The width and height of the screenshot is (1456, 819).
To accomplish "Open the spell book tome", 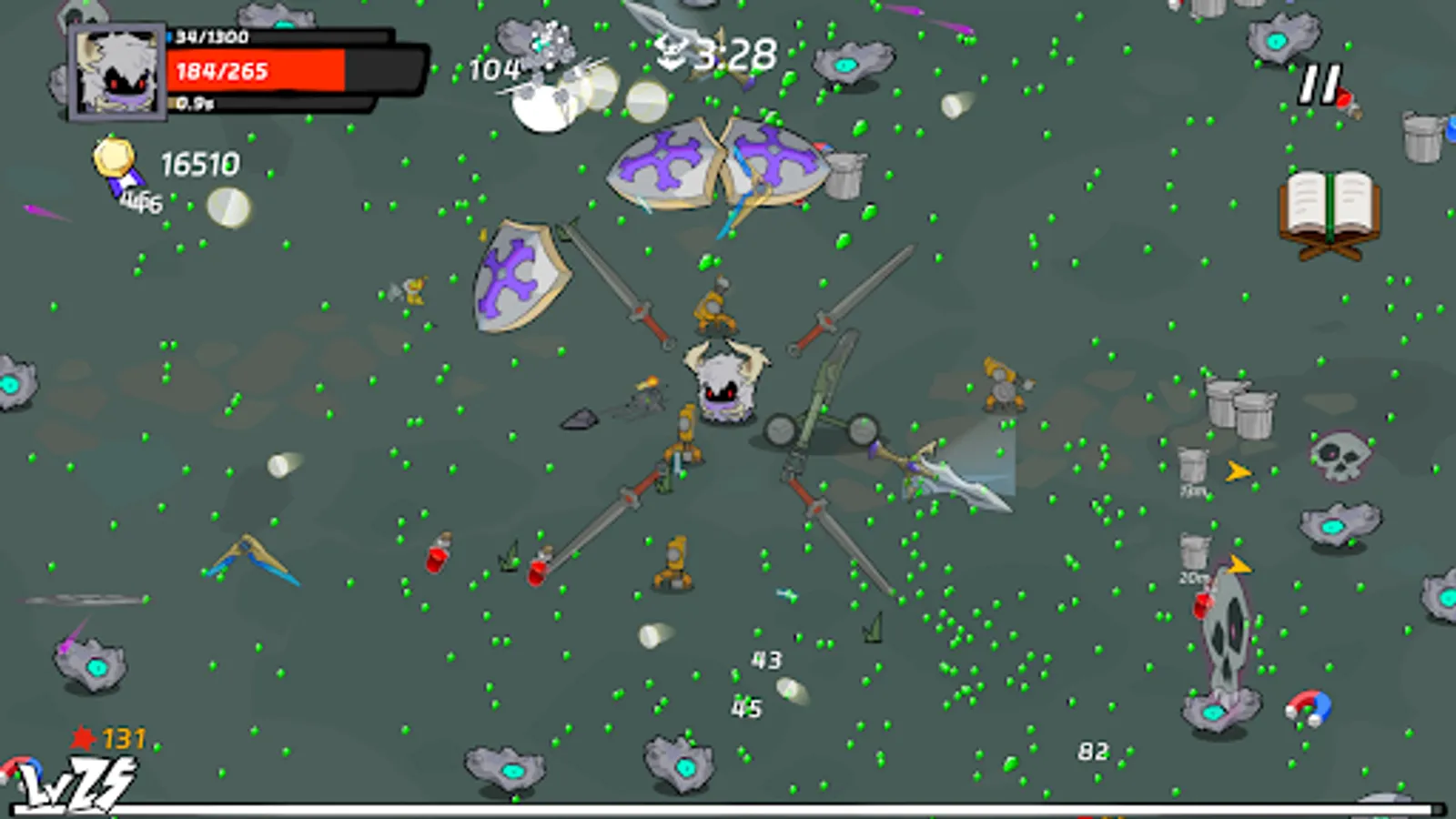I will [1329, 202].
